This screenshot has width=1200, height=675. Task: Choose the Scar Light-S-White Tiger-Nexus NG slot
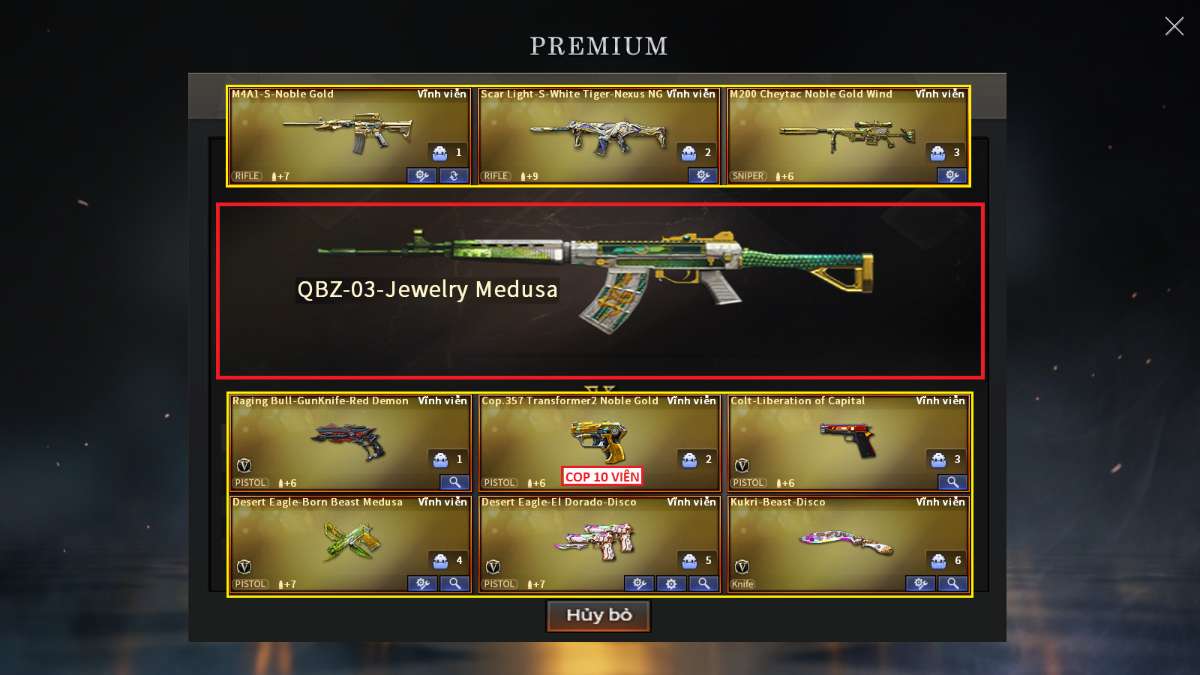598,135
